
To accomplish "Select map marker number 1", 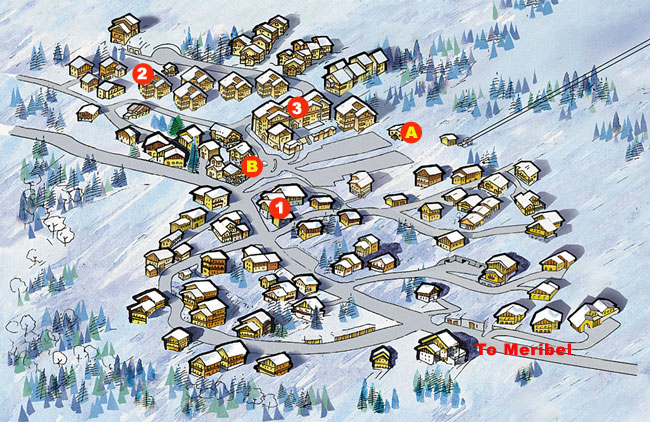I will (280, 208).
